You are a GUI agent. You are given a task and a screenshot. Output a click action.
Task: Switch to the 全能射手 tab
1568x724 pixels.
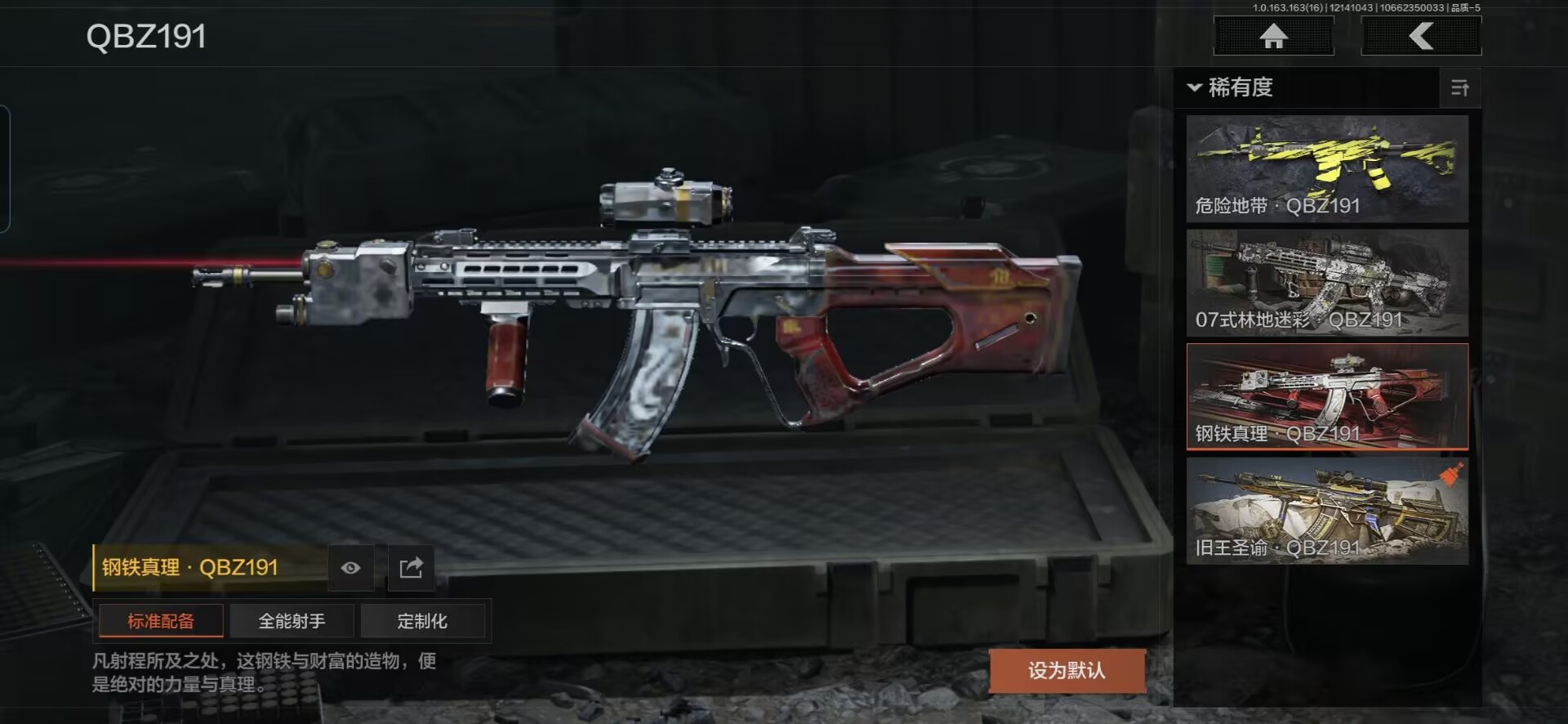pyautogui.click(x=292, y=621)
